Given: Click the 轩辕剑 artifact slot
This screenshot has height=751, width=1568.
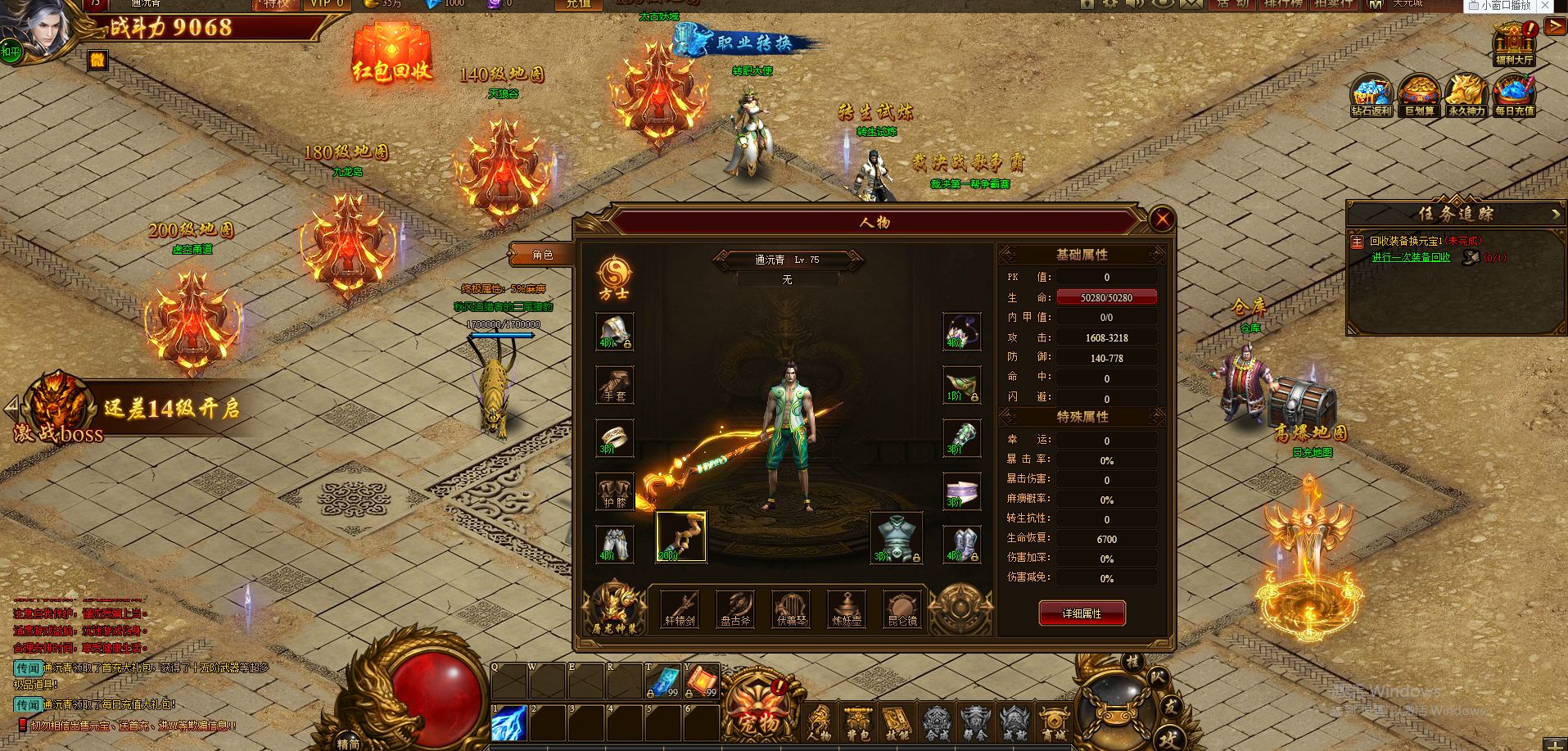Looking at the screenshot, I should click(x=680, y=609).
